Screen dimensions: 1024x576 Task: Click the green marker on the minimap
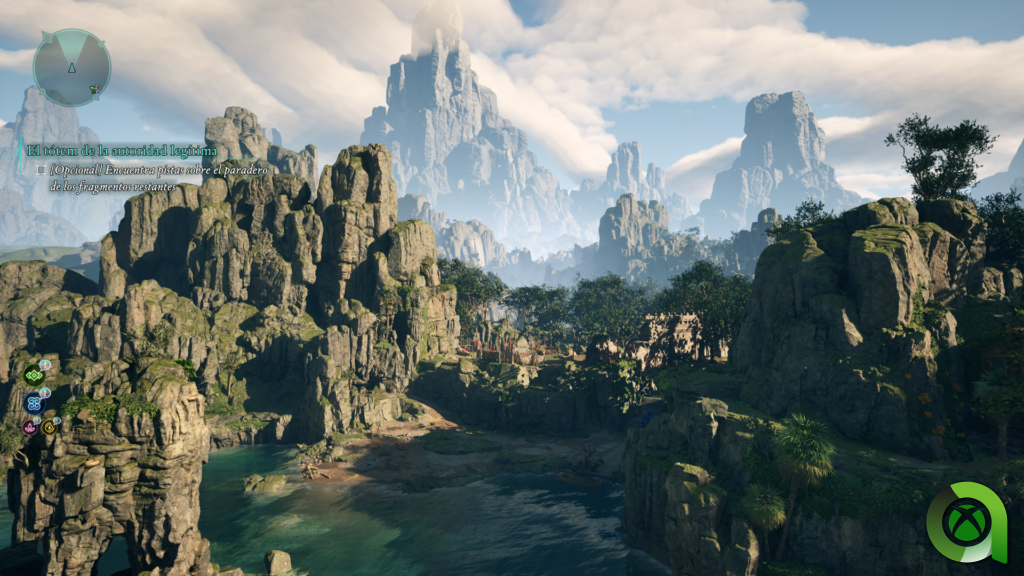93,90
